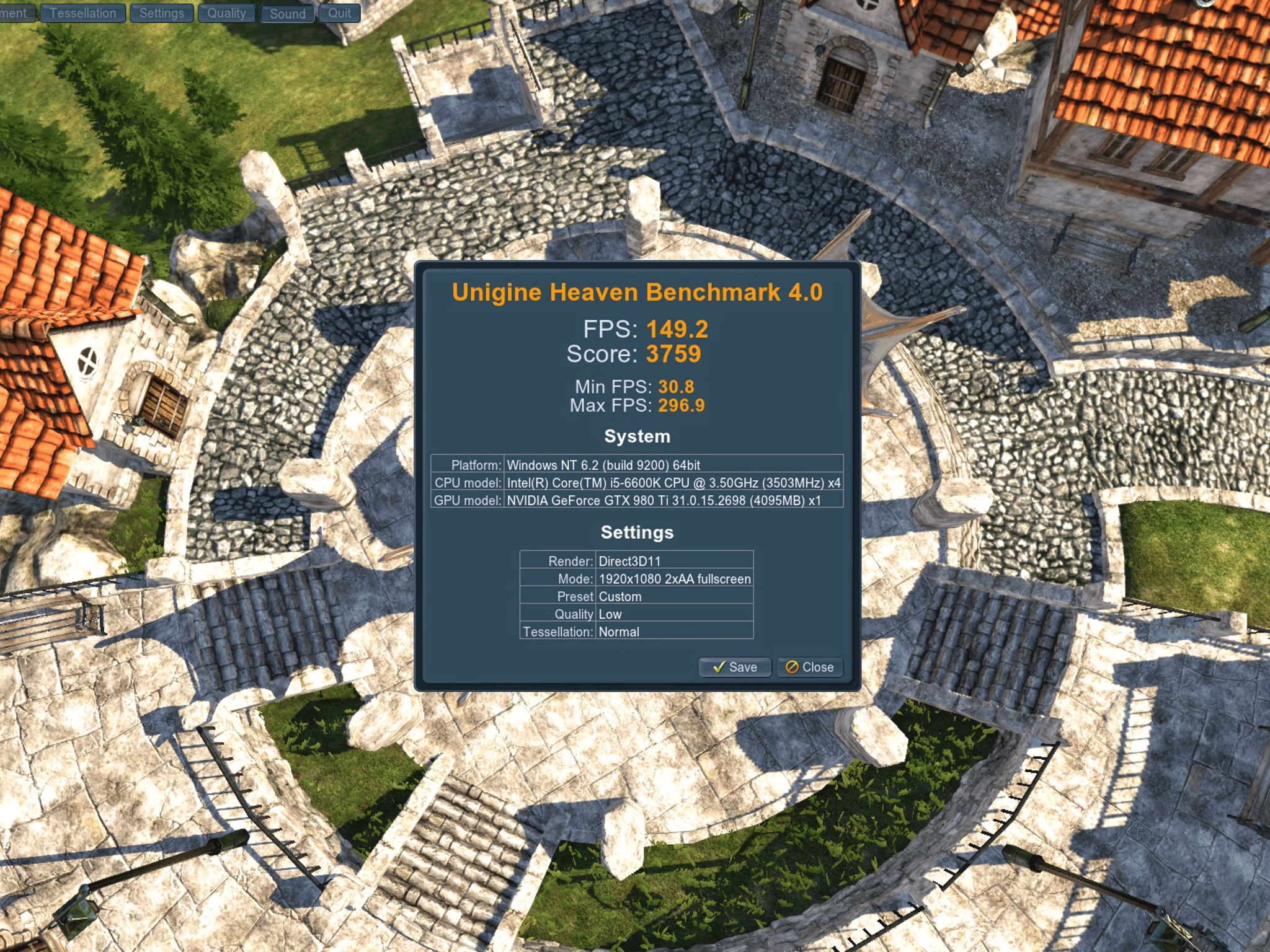Toggle the Sound button
This screenshot has width=1270, height=952.
click(287, 13)
